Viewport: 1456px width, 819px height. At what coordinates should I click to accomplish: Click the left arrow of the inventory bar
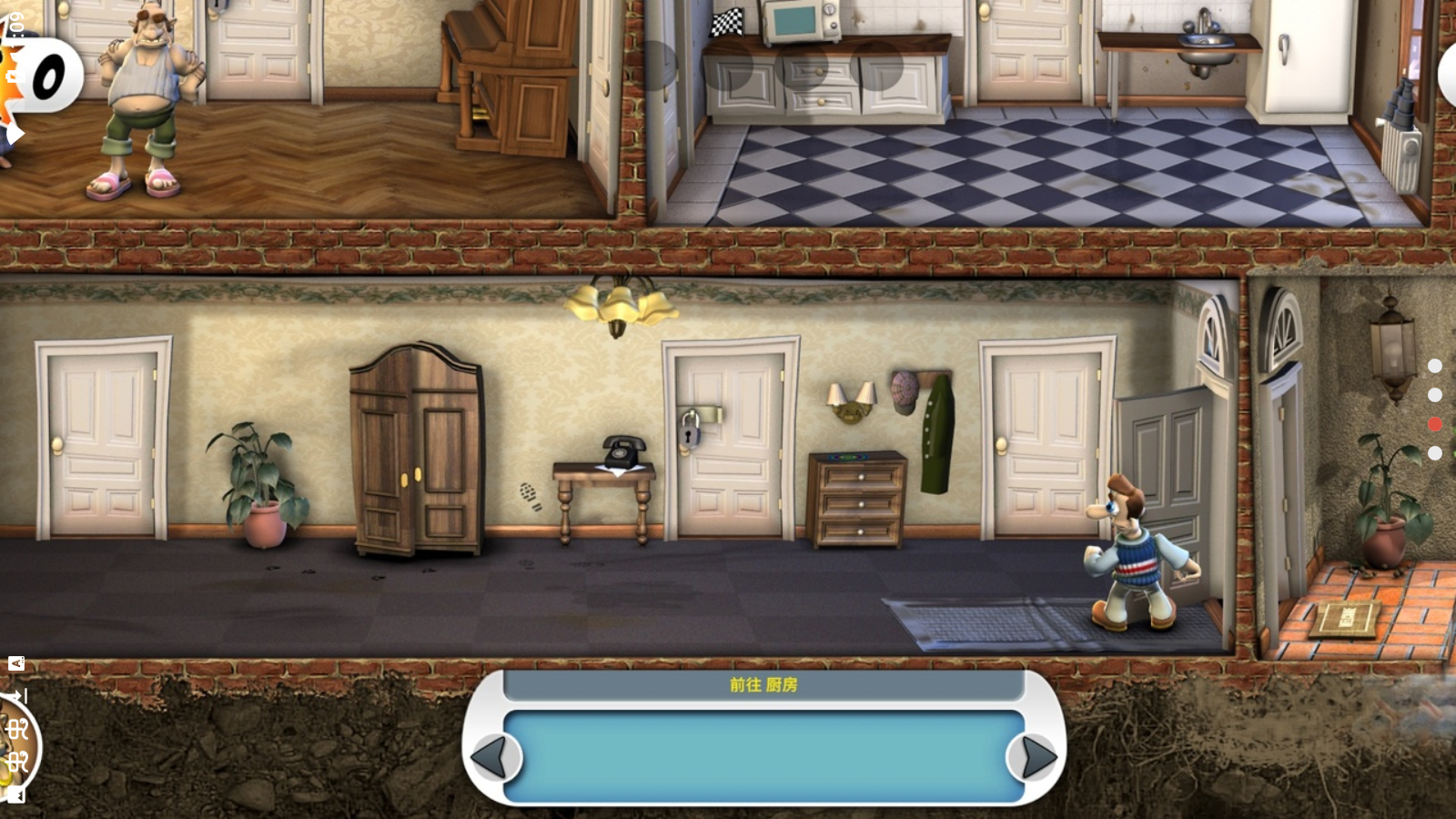click(491, 756)
